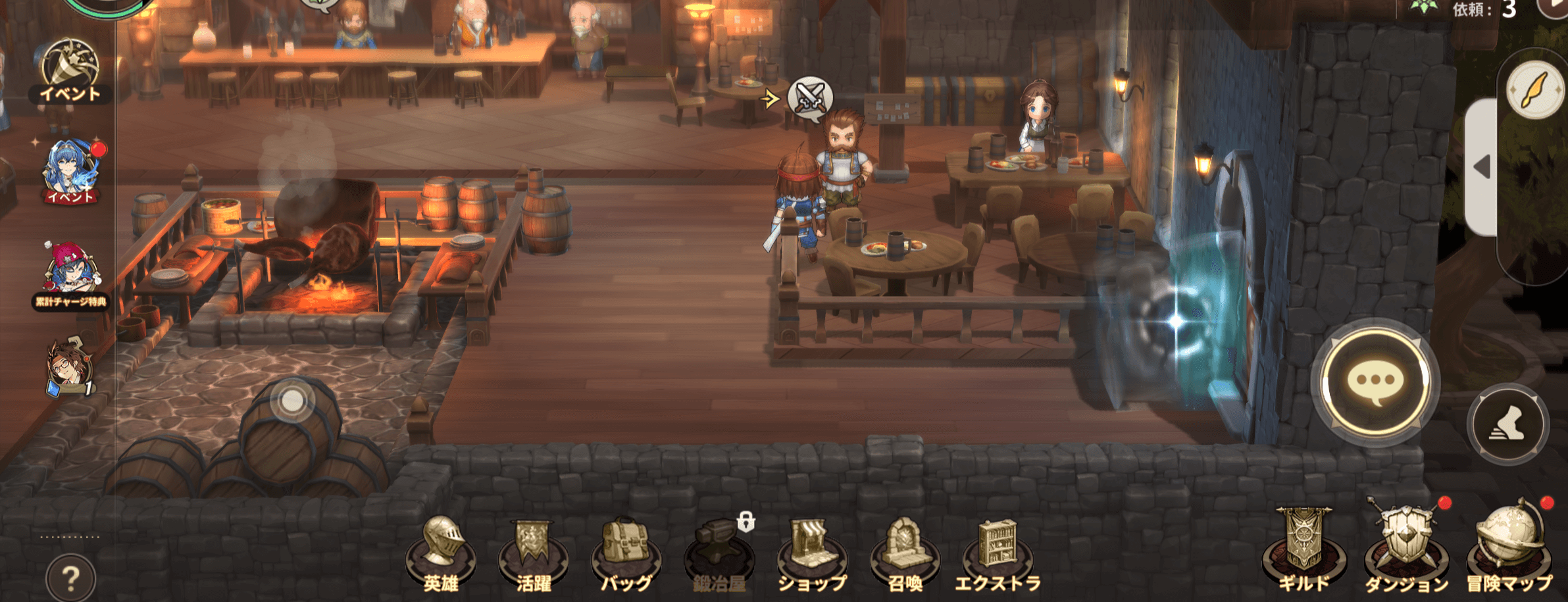Tap the speech bubble talk button
Viewport: 1568px width, 602px height.
coord(1375,382)
